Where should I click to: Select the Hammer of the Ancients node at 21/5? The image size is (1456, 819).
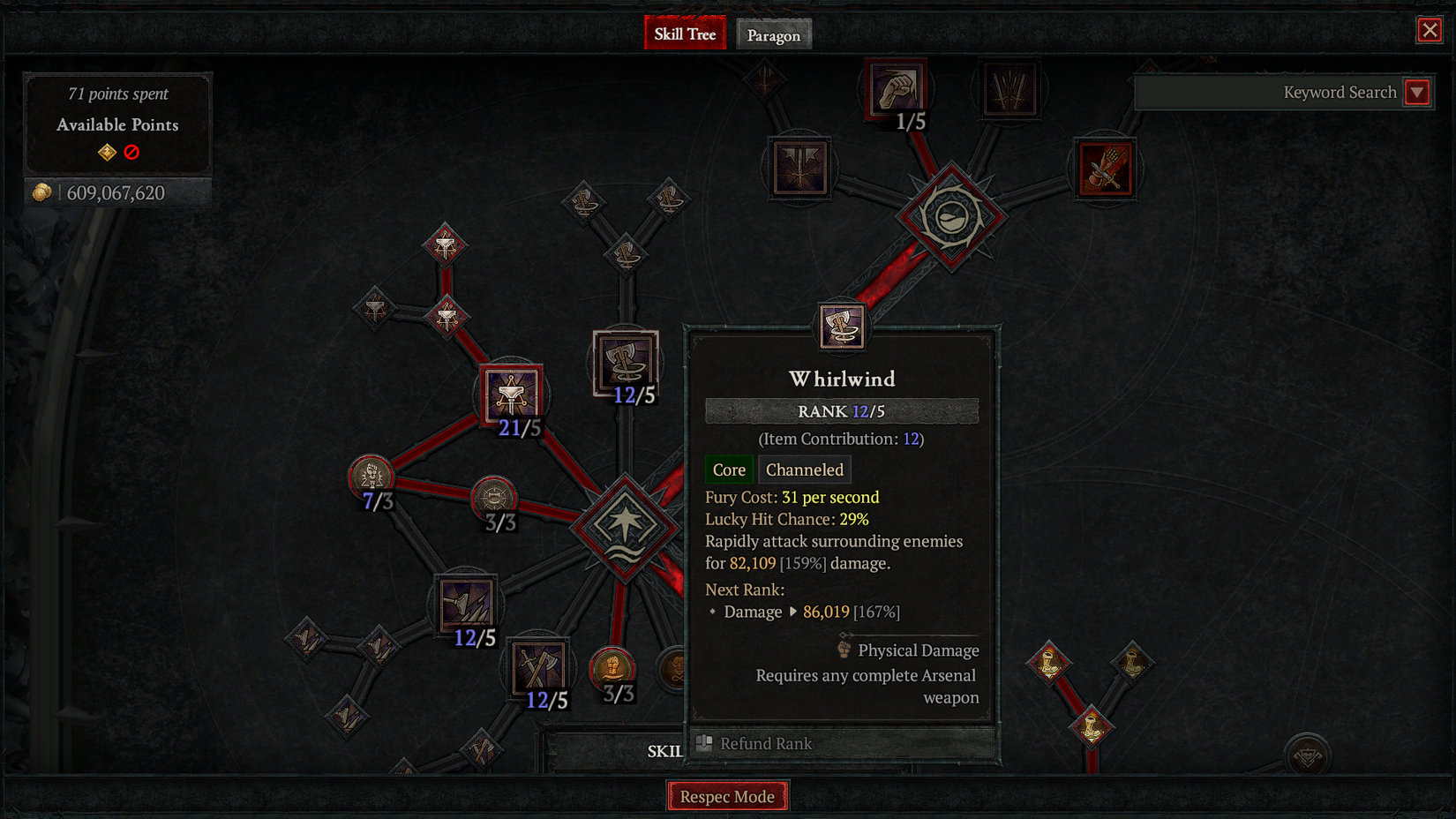point(512,395)
